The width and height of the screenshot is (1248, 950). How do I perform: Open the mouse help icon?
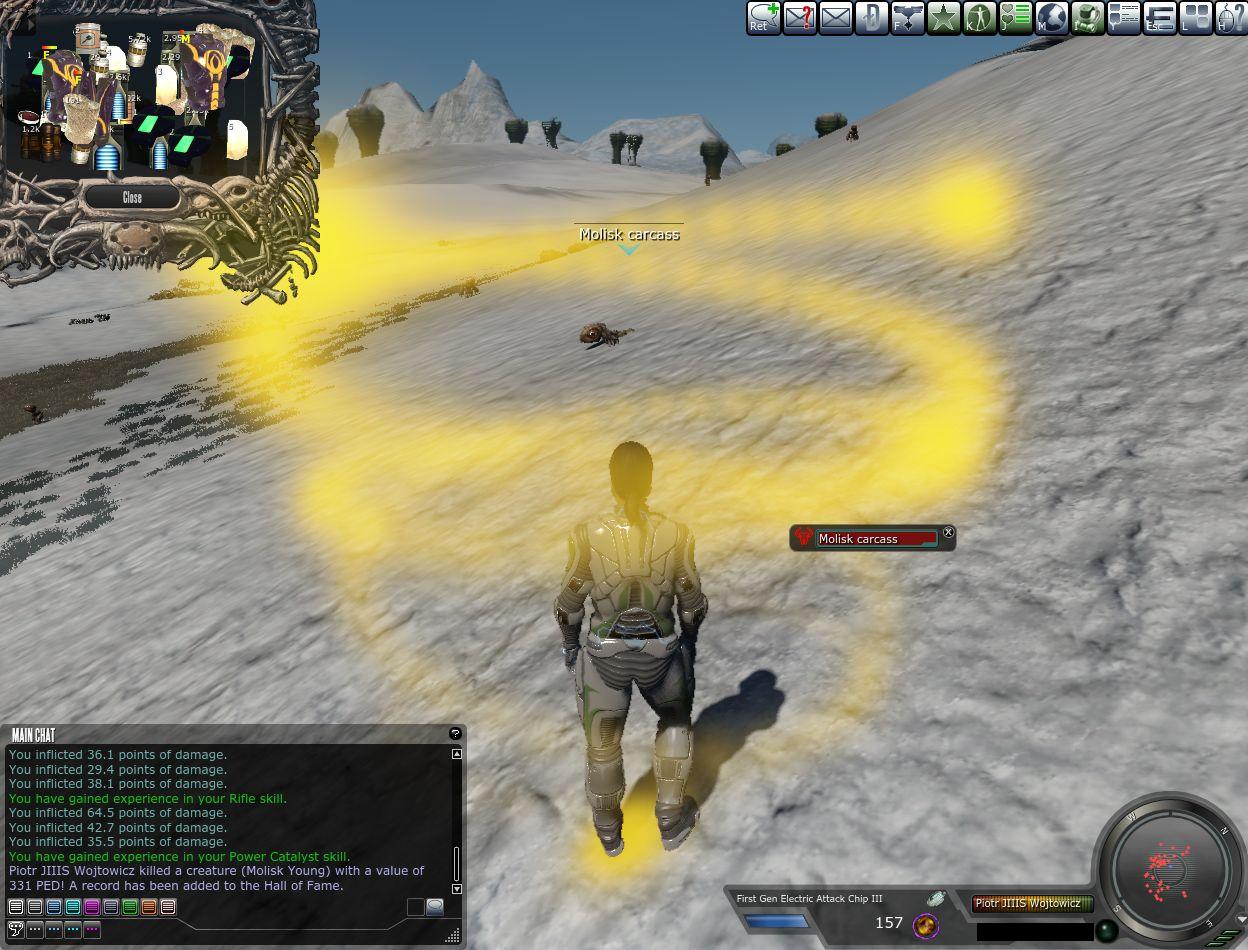tap(1231, 18)
